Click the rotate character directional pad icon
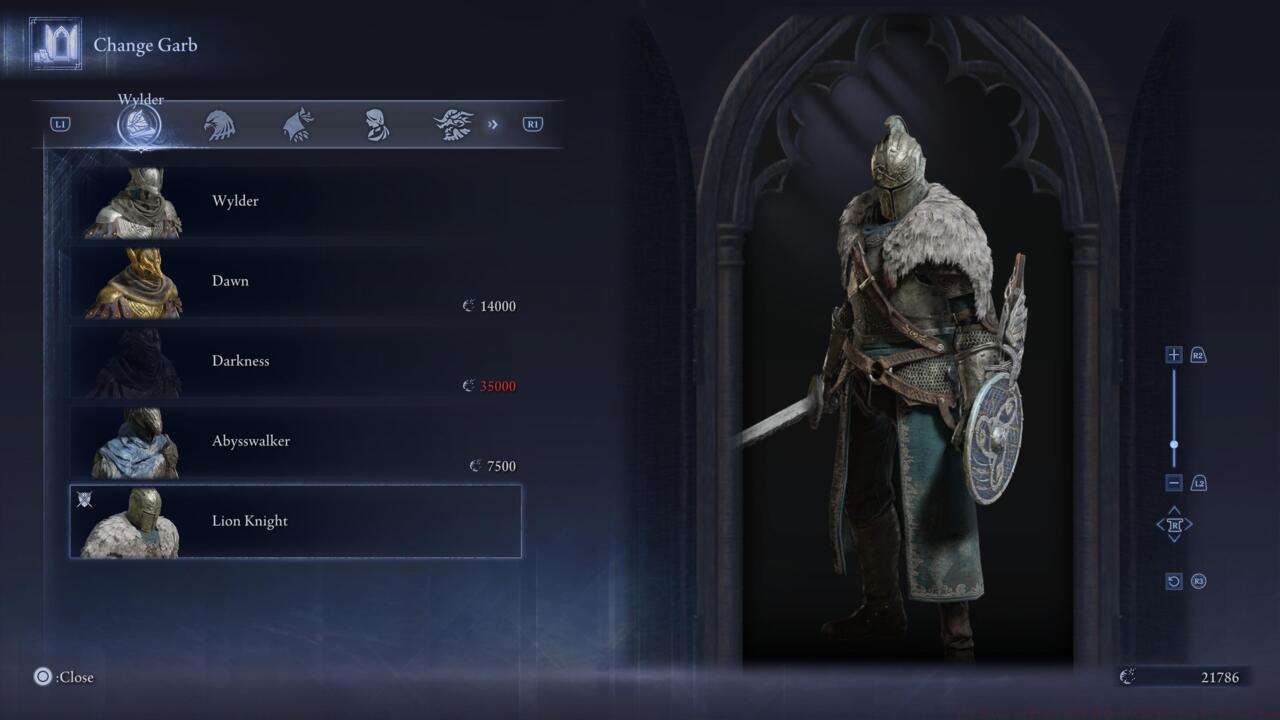 (1174, 525)
